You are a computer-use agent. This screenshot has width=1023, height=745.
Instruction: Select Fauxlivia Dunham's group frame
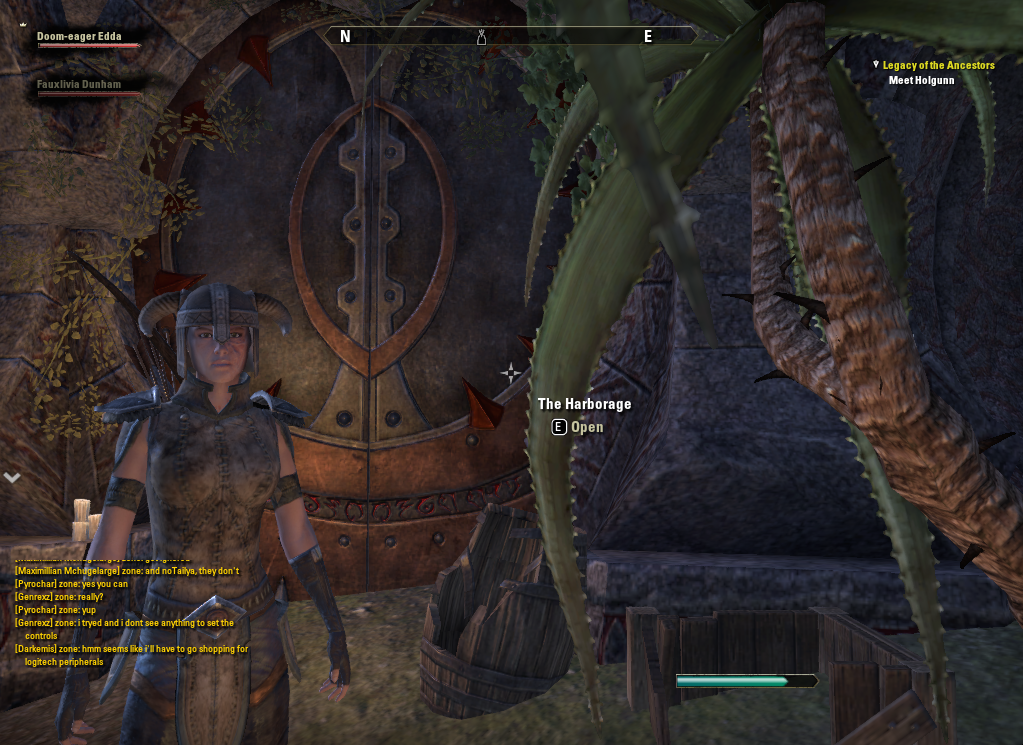(79, 86)
